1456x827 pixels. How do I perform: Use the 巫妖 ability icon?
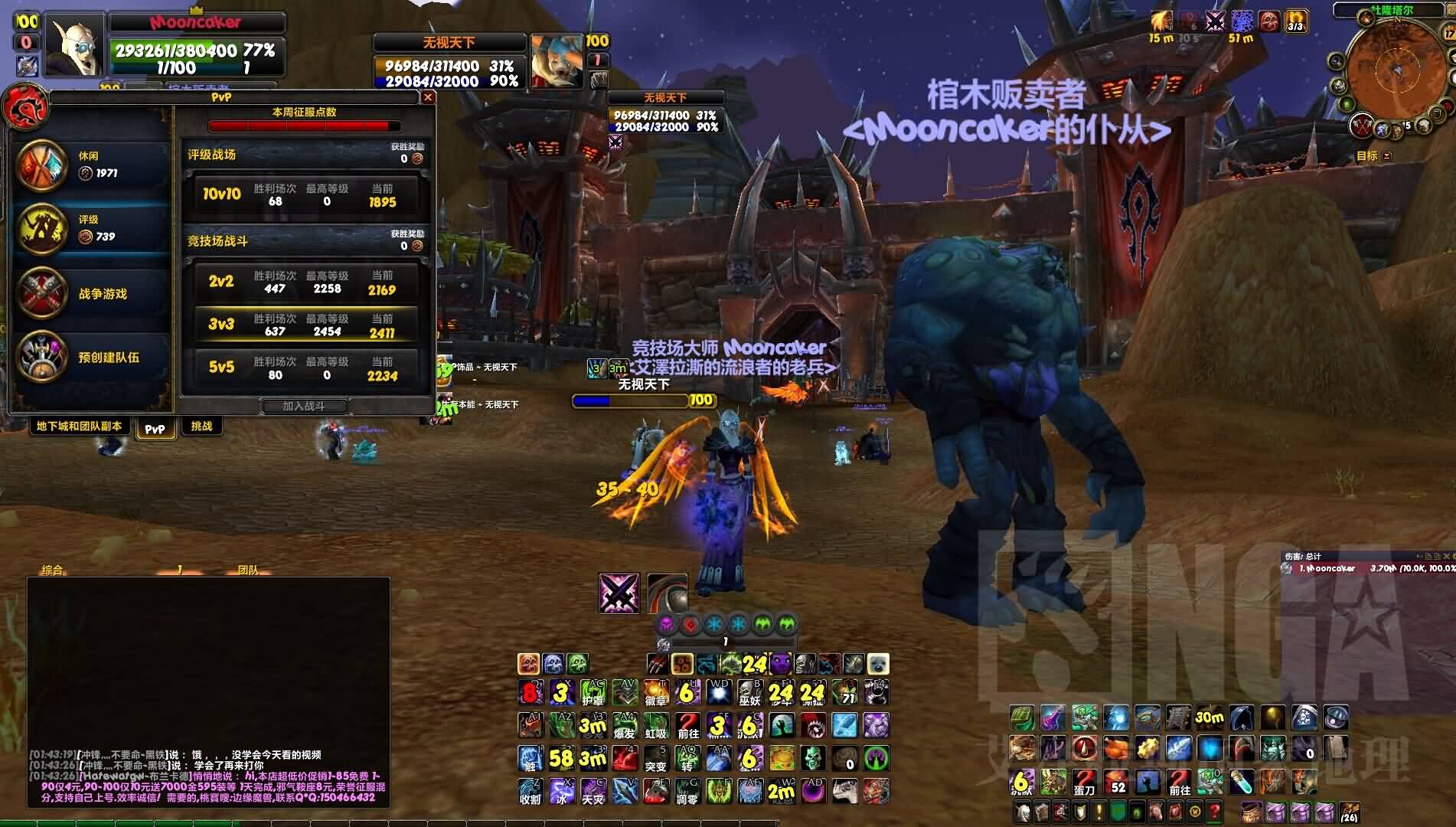[749, 693]
